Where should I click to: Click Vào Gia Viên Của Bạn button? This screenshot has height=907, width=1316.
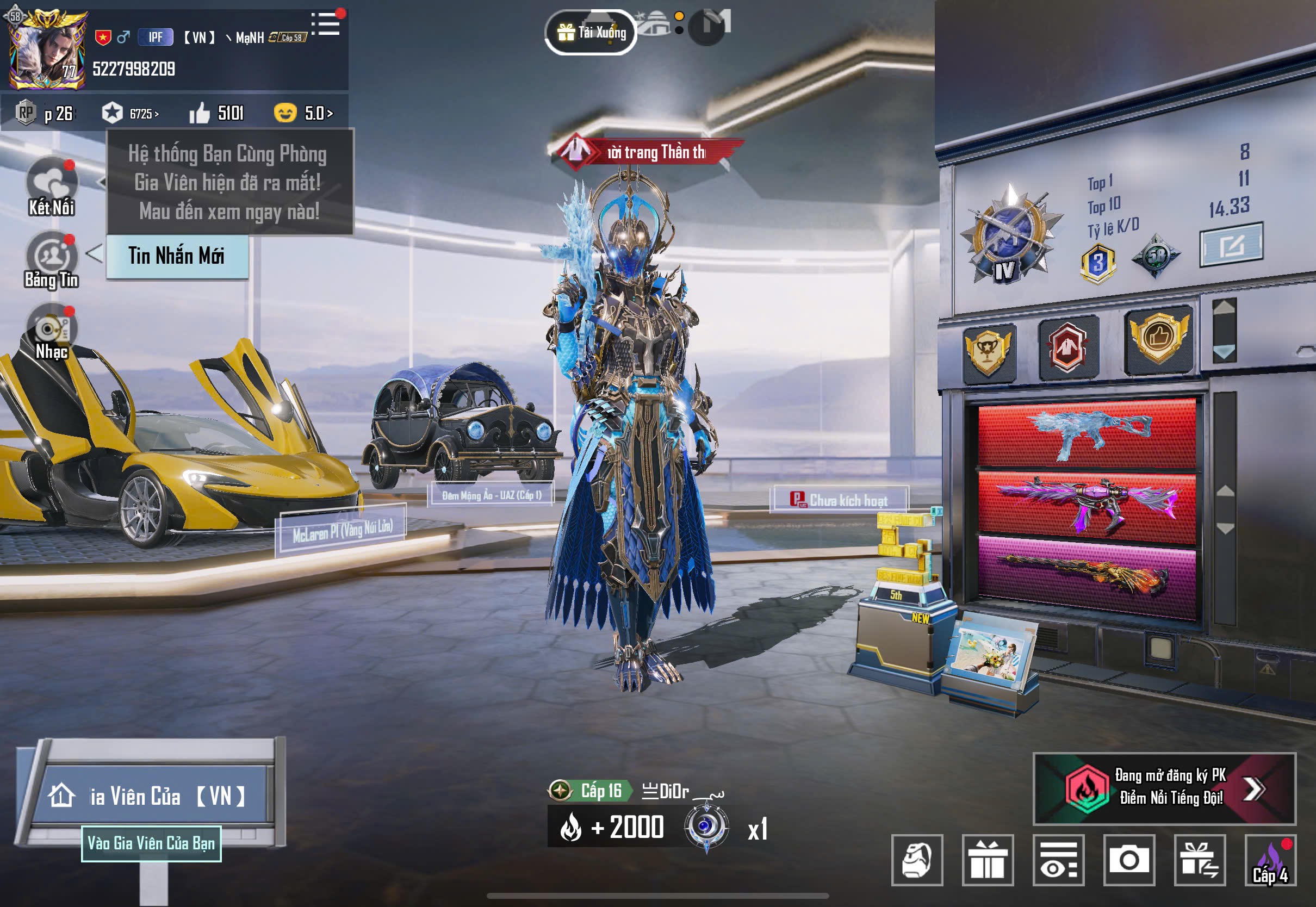pyautogui.click(x=151, y=843)
